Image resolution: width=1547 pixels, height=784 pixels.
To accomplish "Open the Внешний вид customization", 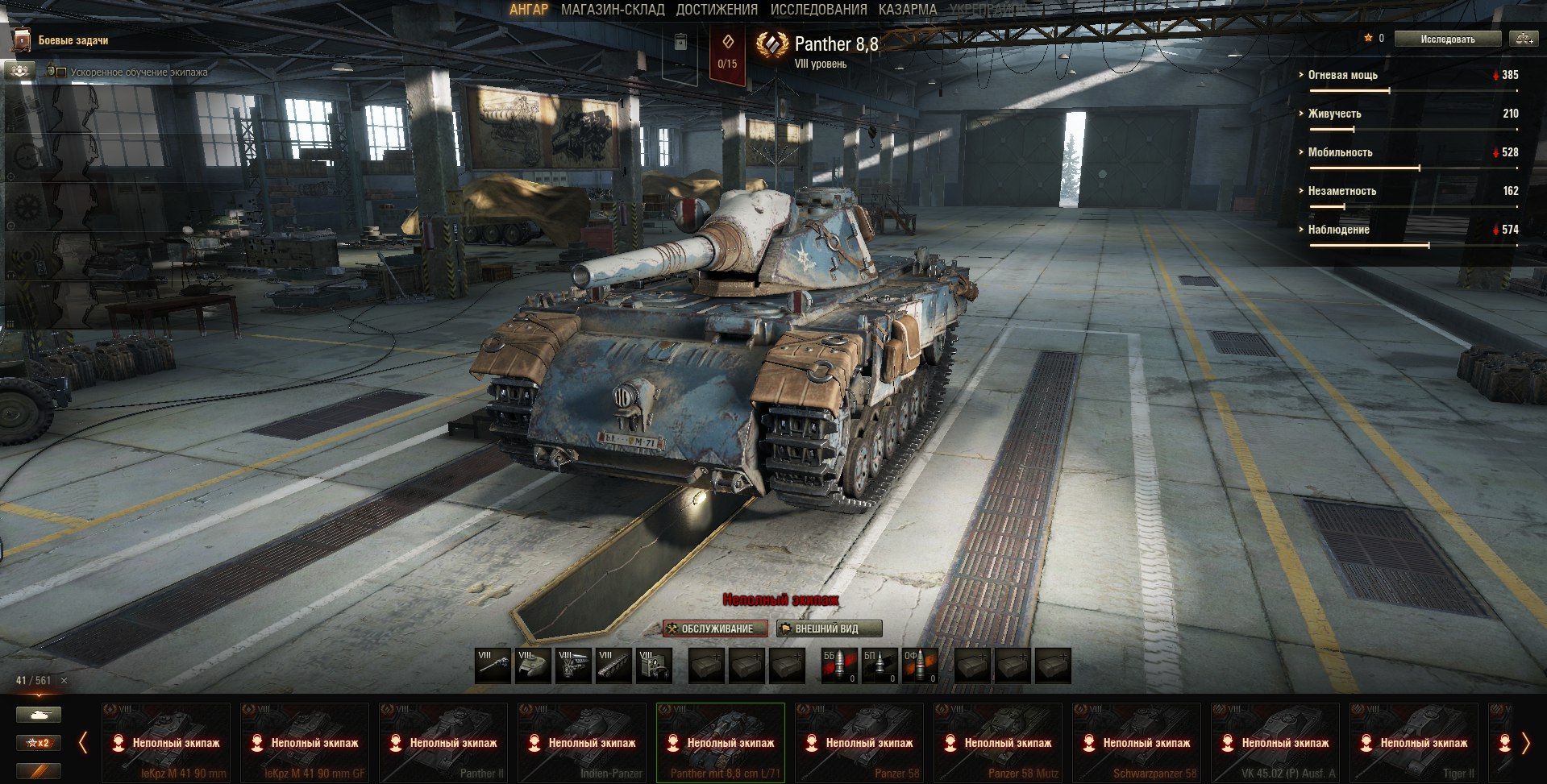I will pyautogui.click(x=829, y=628).
